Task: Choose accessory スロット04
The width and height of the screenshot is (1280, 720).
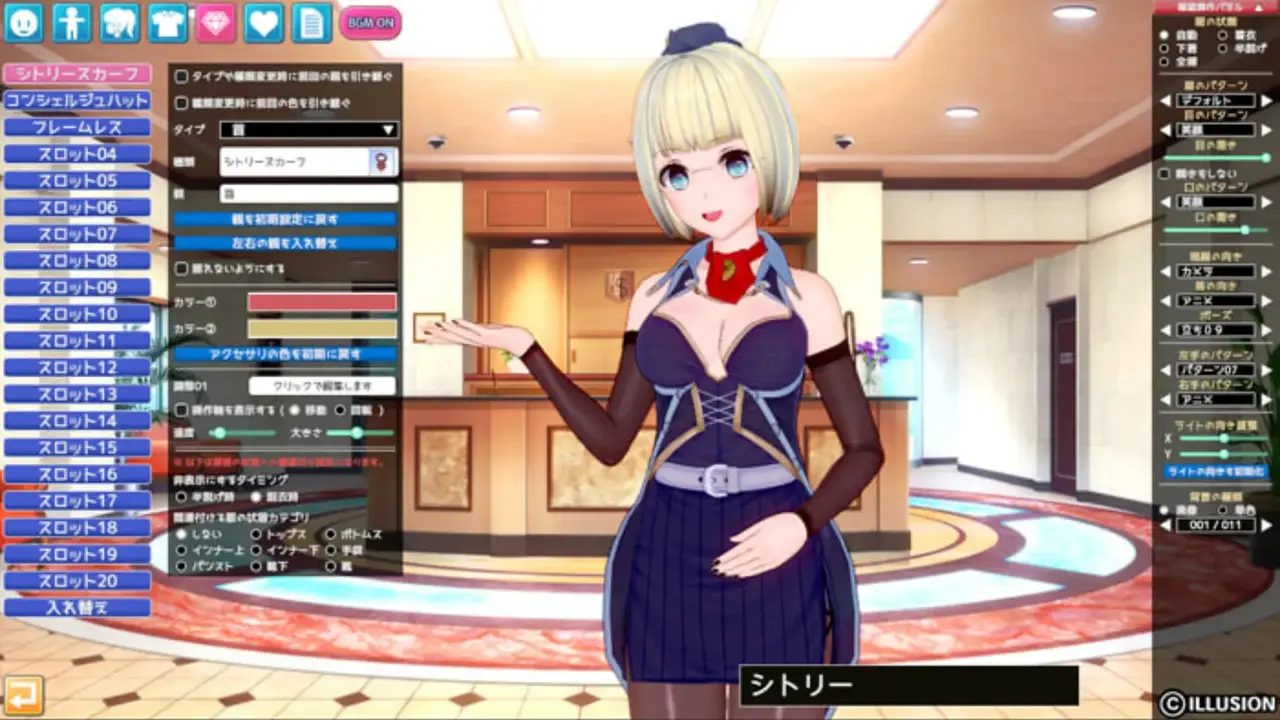Action: [x=77, y=154]
